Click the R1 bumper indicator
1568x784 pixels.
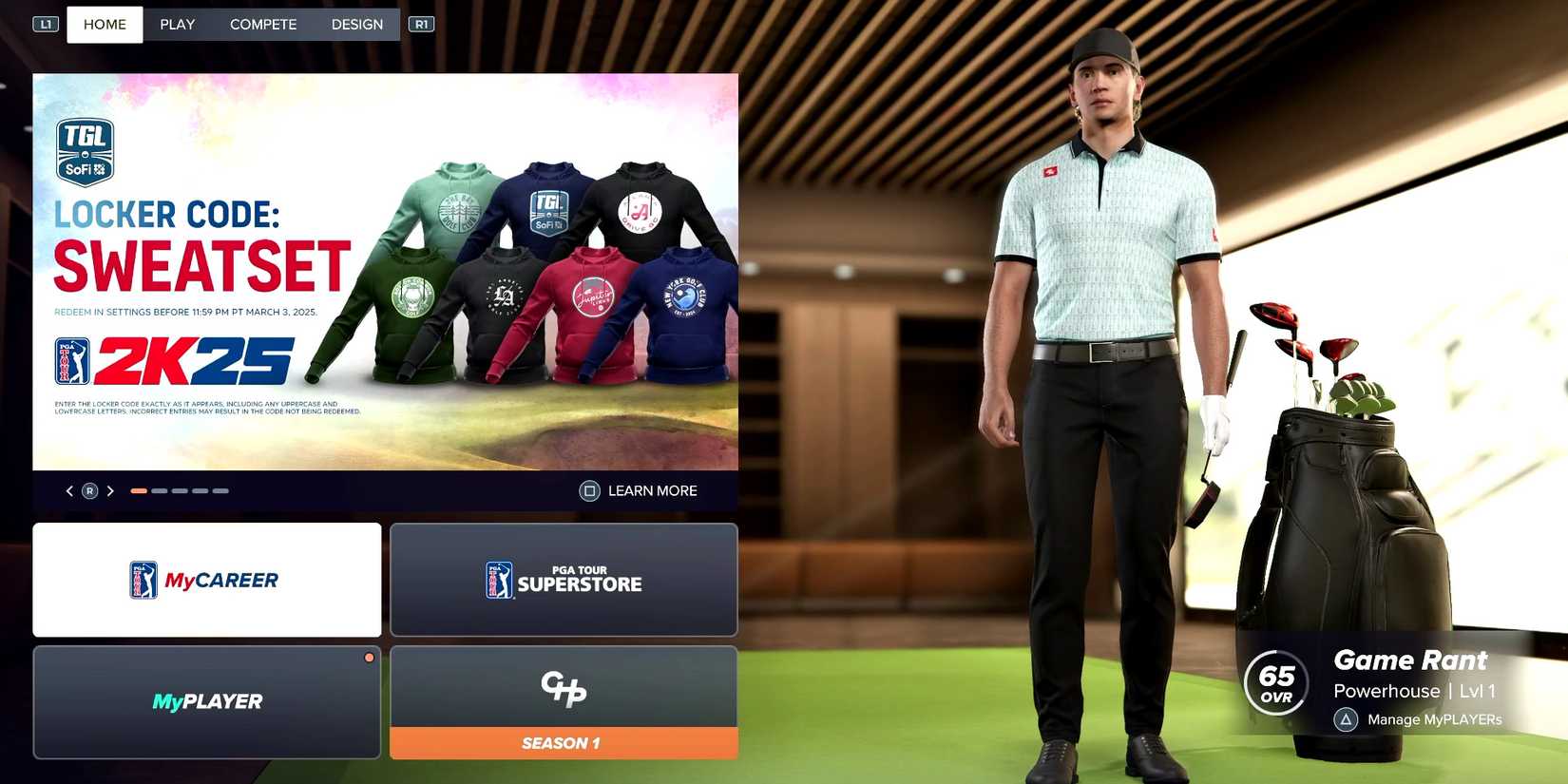[421, 23]
